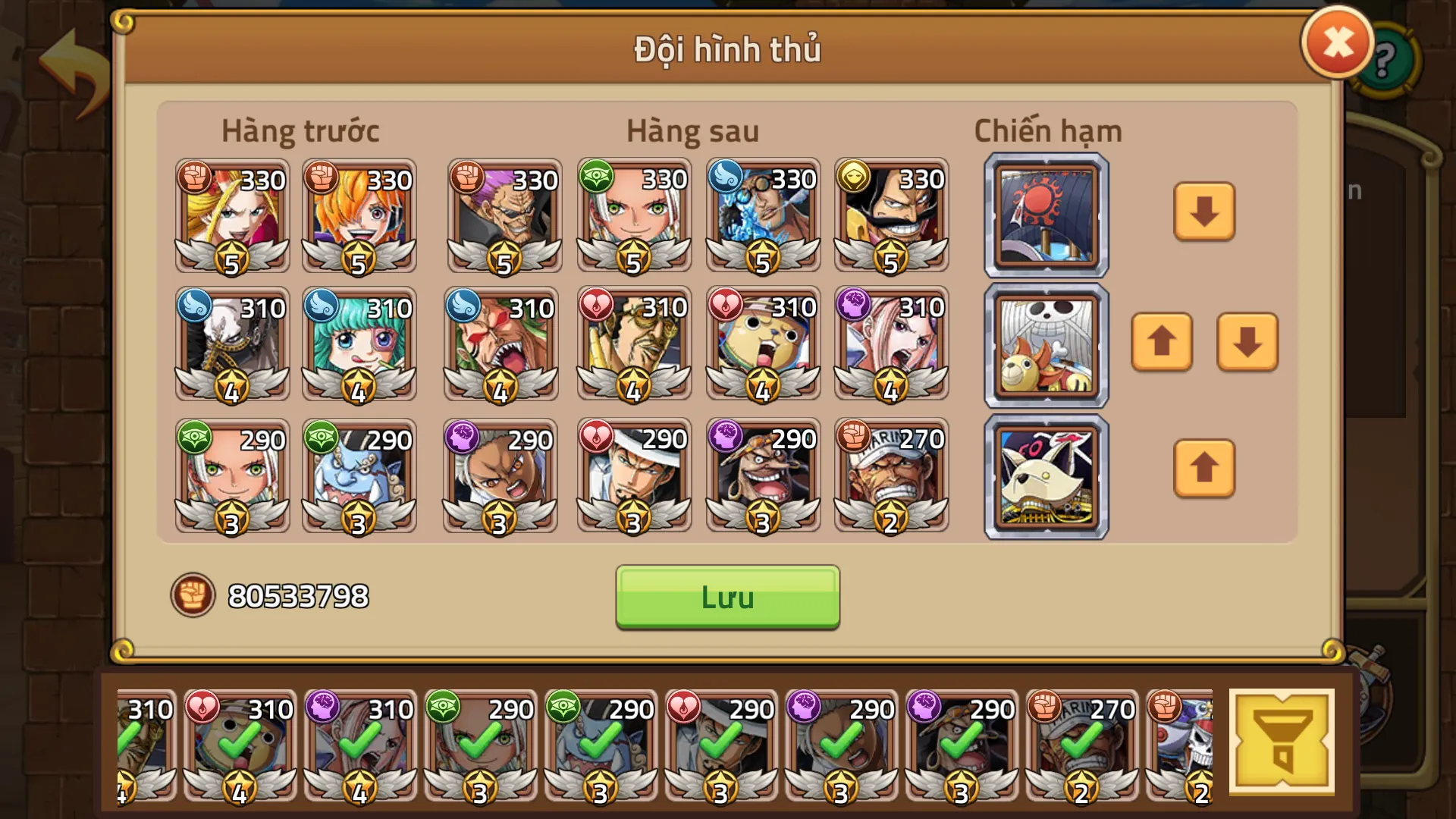
Task: Select the red sun flag battleship
Action: pos(1045,215)
